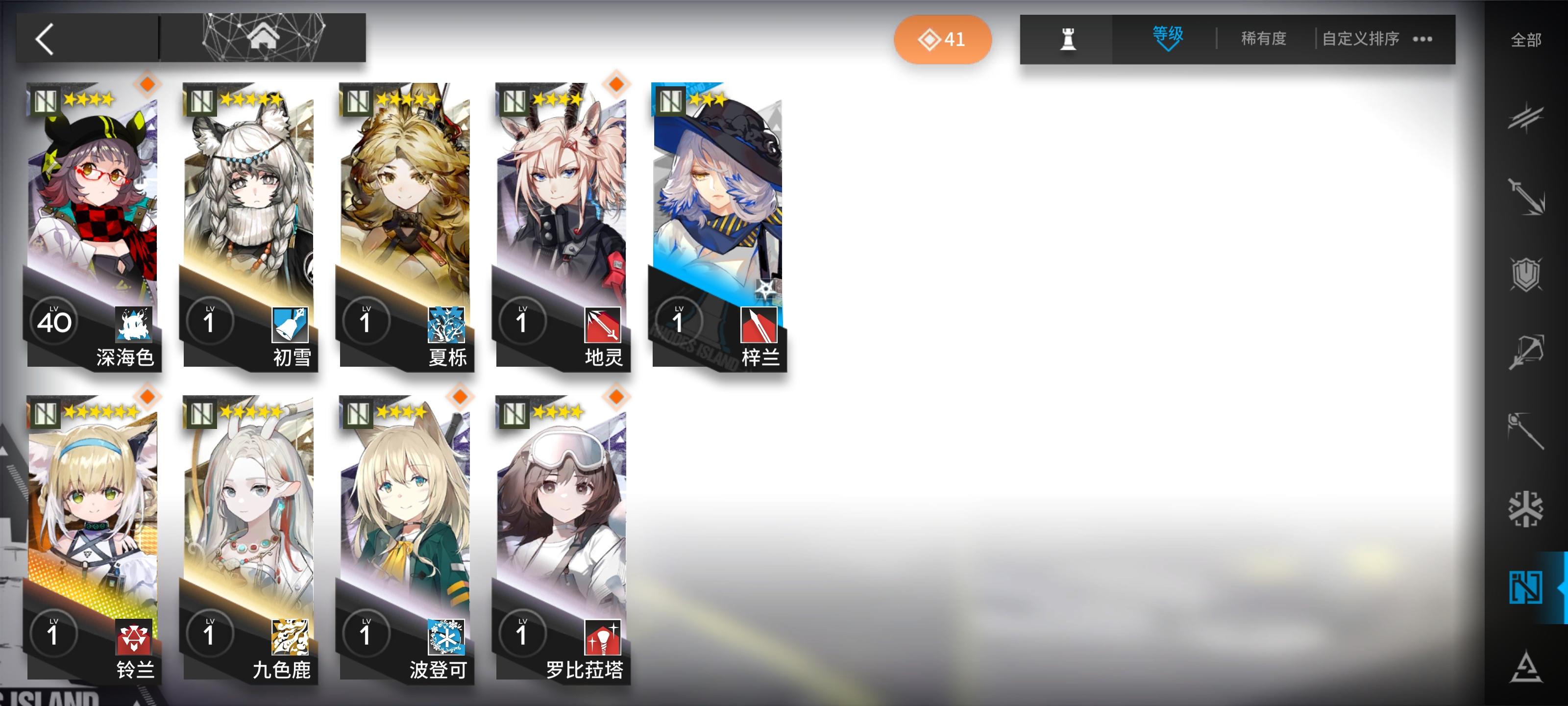This screenshot has height=706, width=1568.
Task: Click the orange pill showing 41 currency
Action: [942, 39]
